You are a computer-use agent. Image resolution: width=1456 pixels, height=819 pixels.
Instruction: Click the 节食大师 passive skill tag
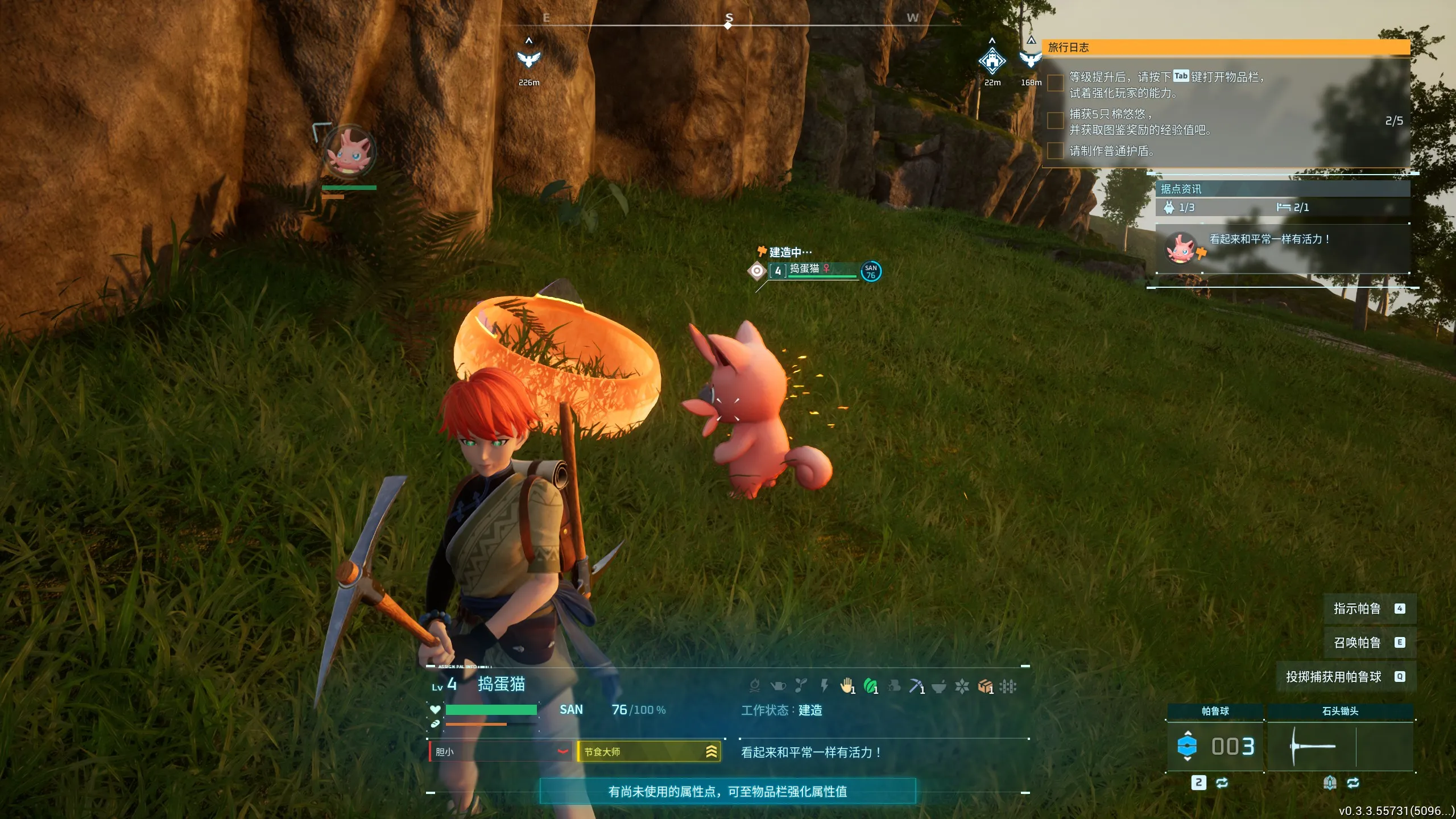tap(649, 752)
